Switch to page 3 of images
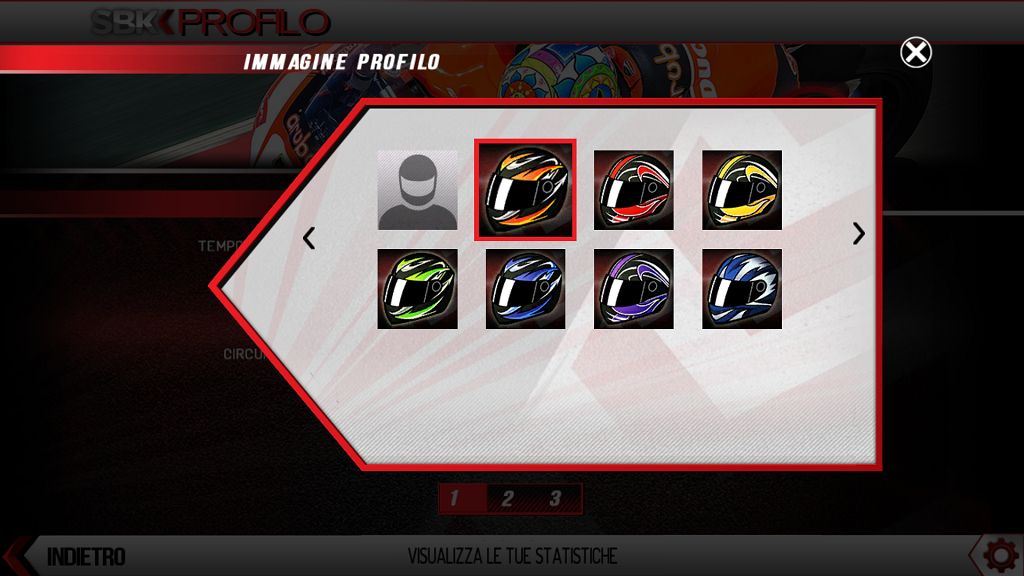Screen dimensions: 1024x576 tap(555, 498)
